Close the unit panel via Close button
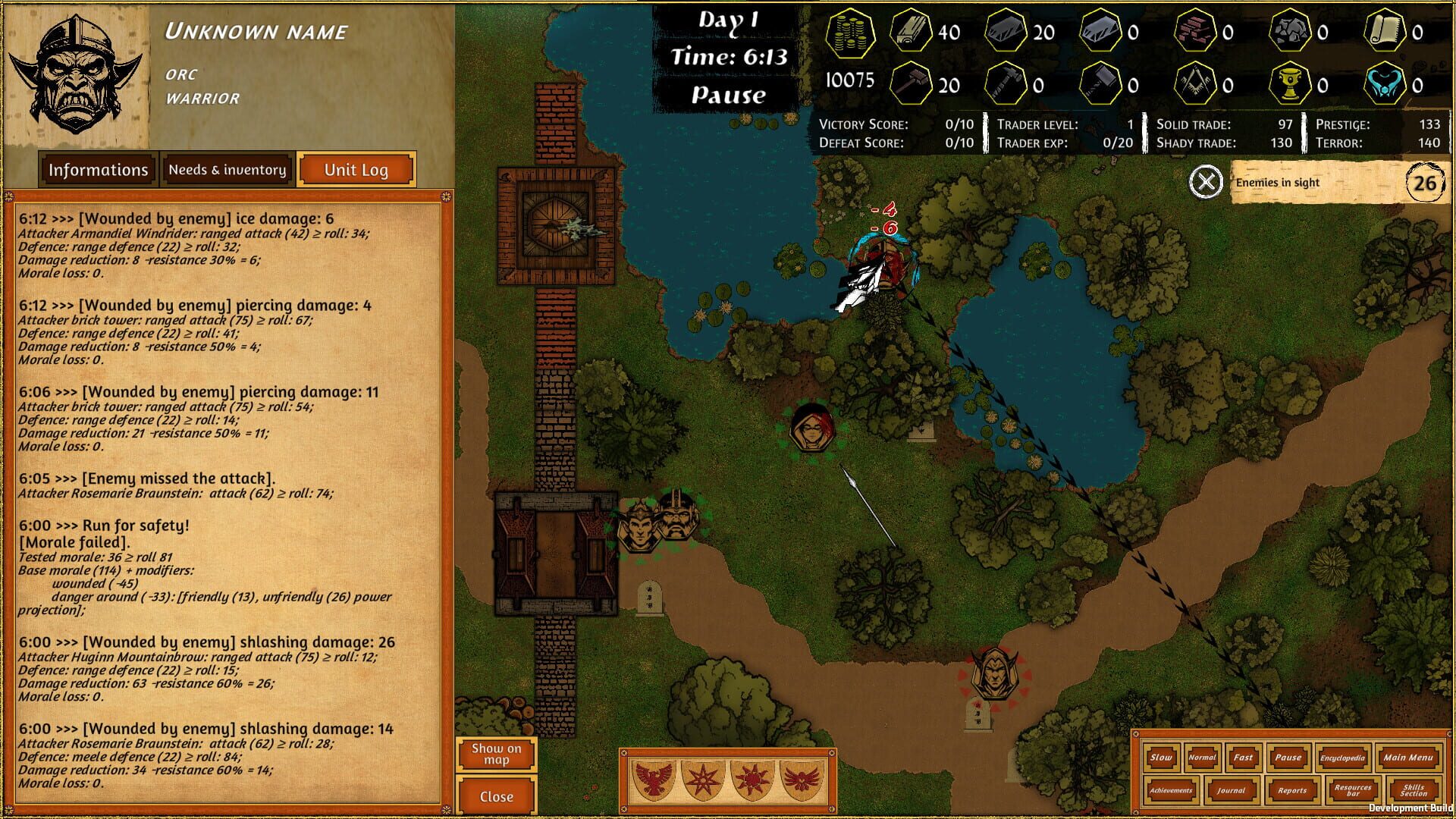The width and height of the screenshot is (1456, 819). click(497, 795)
